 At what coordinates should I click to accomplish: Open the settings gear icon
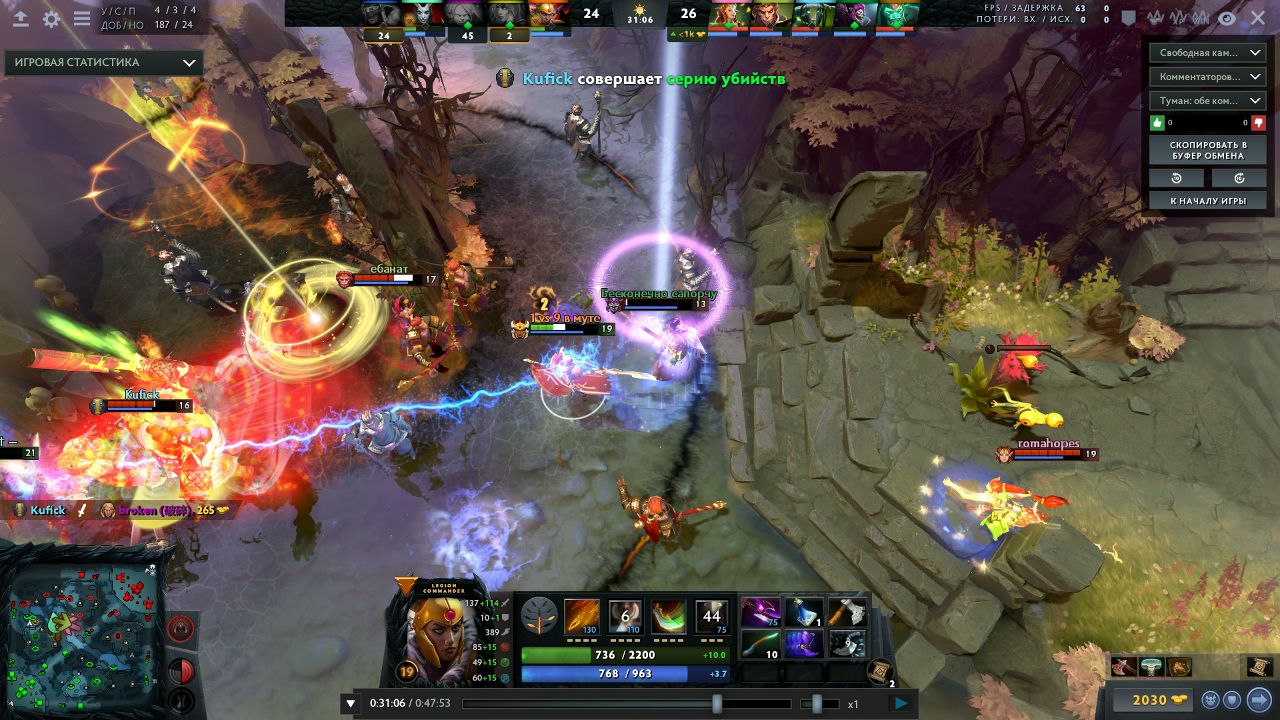[x=52, y=18]
